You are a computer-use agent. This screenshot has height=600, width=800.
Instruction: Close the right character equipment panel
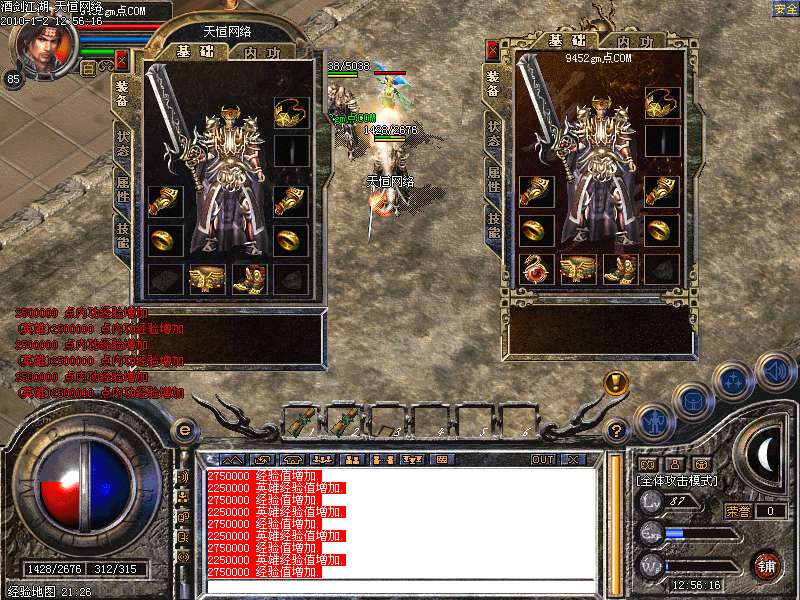pos(493,48)
